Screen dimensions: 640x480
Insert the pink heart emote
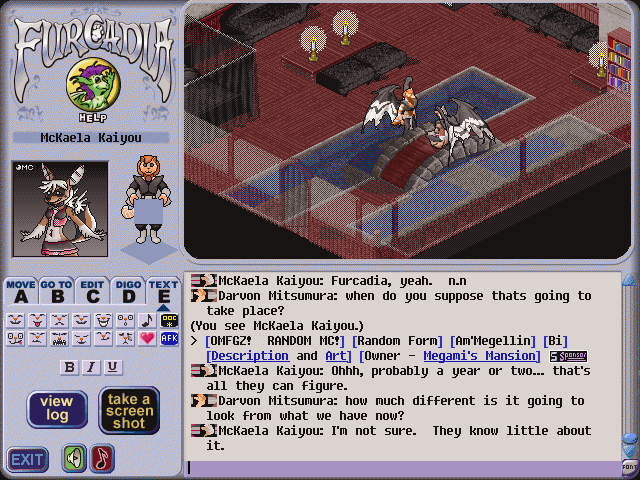click(x=149, y=339)
